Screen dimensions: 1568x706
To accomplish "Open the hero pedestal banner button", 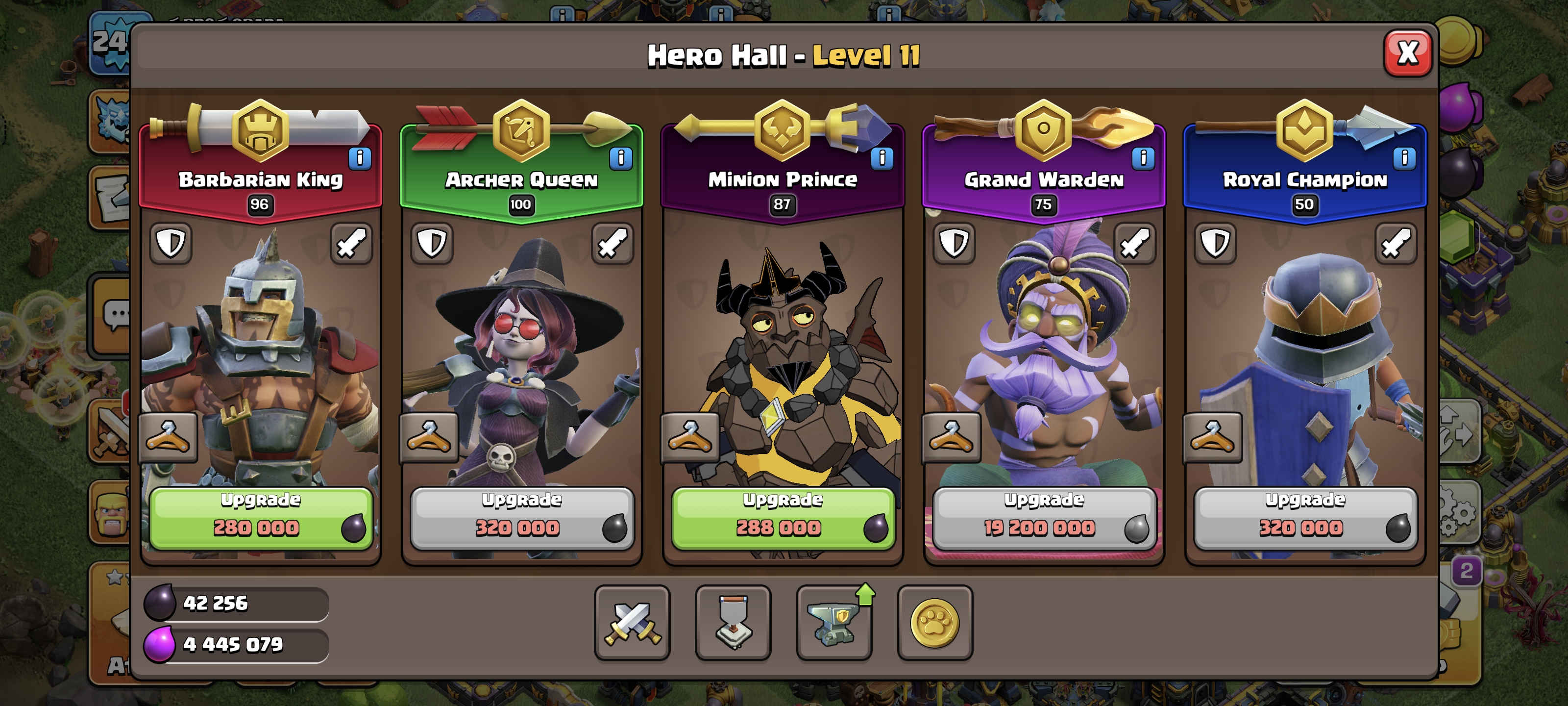I will coord(733,623).
